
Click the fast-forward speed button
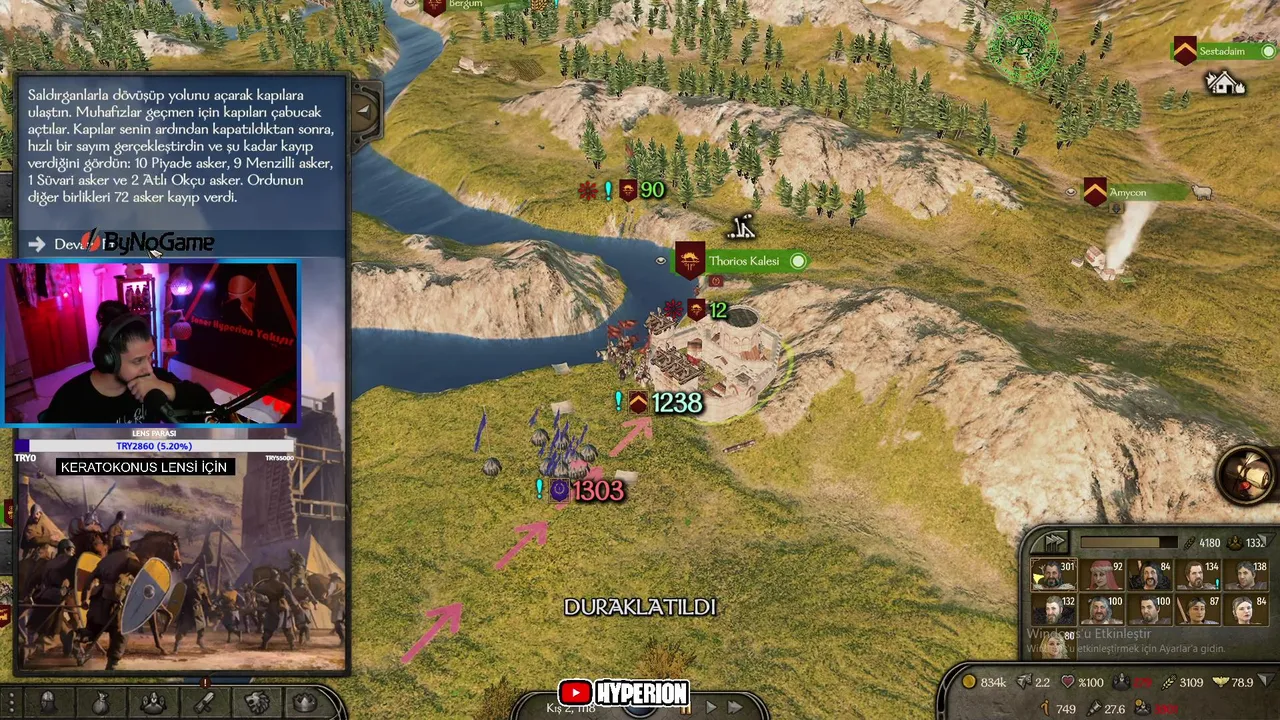(735, 707)
